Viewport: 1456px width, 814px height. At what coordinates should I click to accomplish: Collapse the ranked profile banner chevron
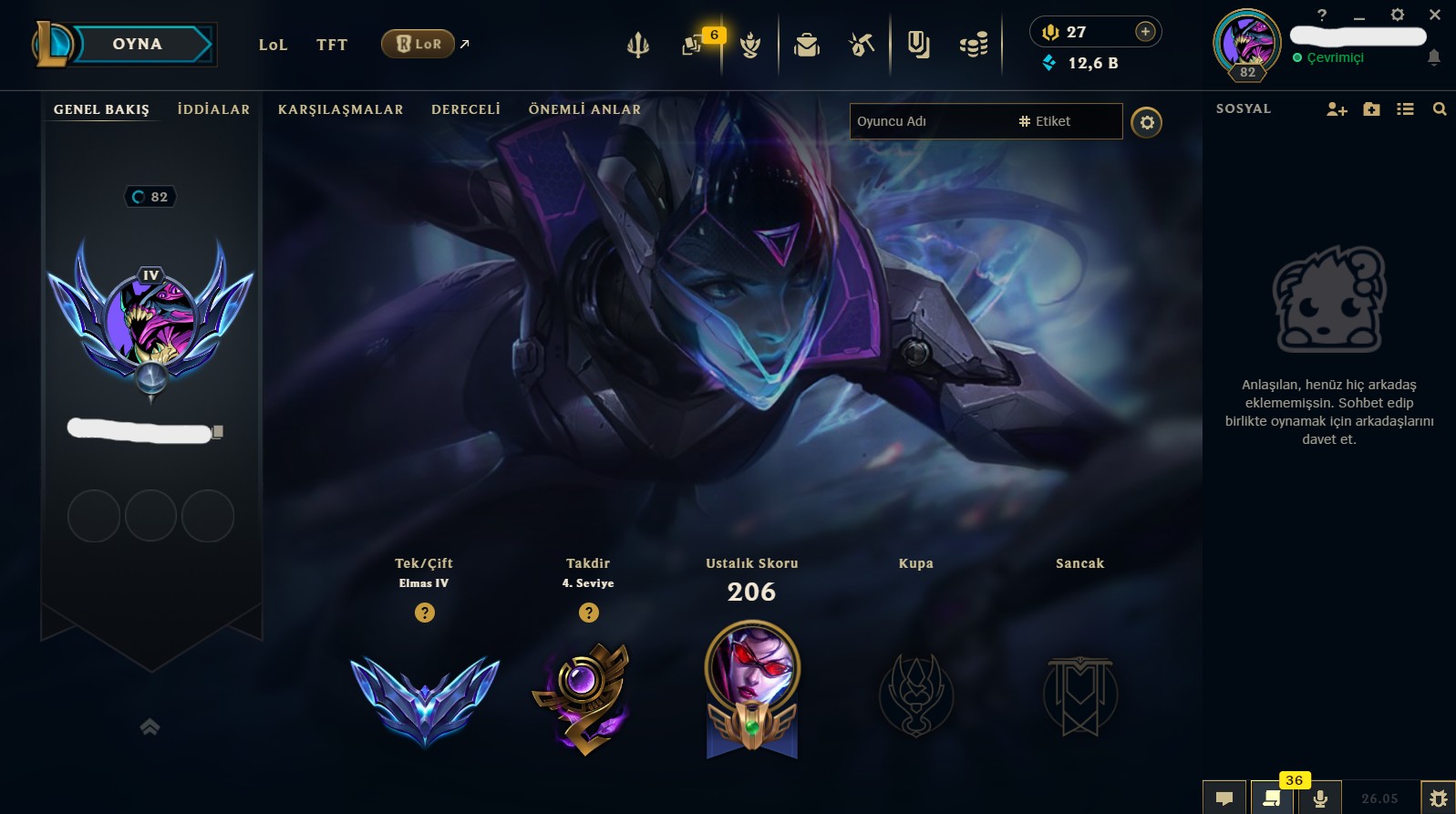pyautogui.click(x=148, y=726)
